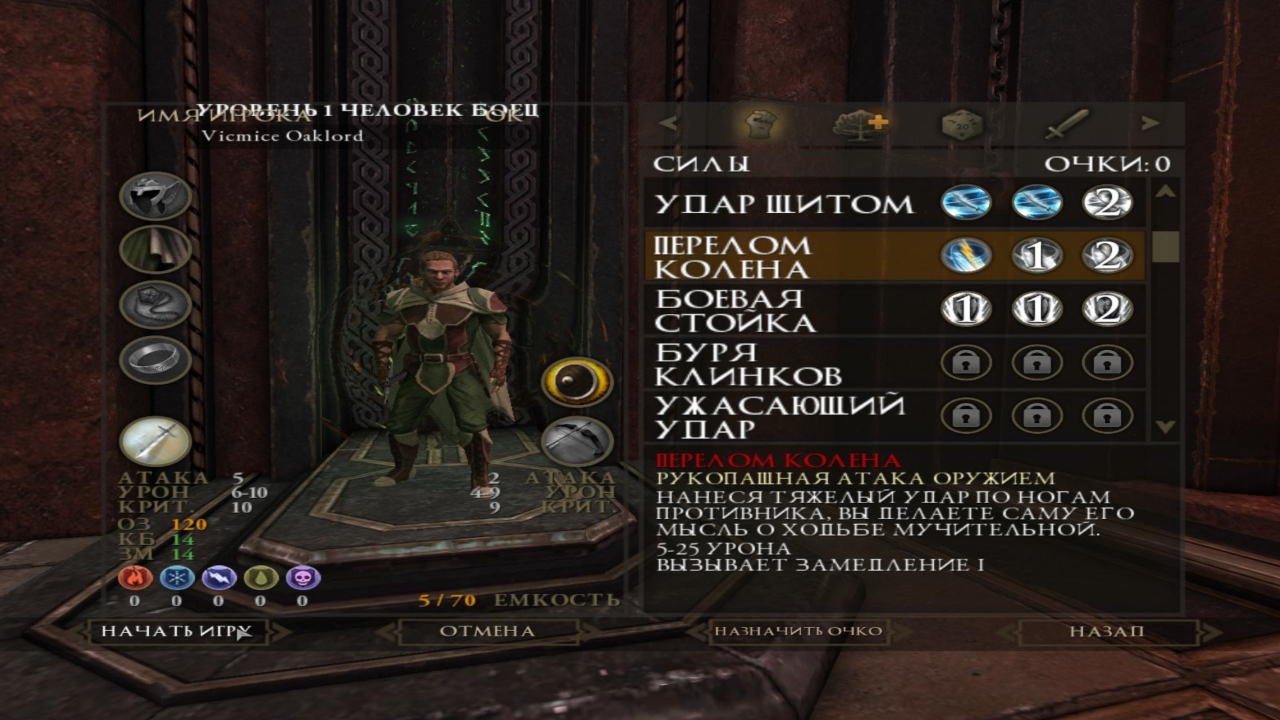
Task: Open the fist powers tab
Action: click(x=760, y=124)
